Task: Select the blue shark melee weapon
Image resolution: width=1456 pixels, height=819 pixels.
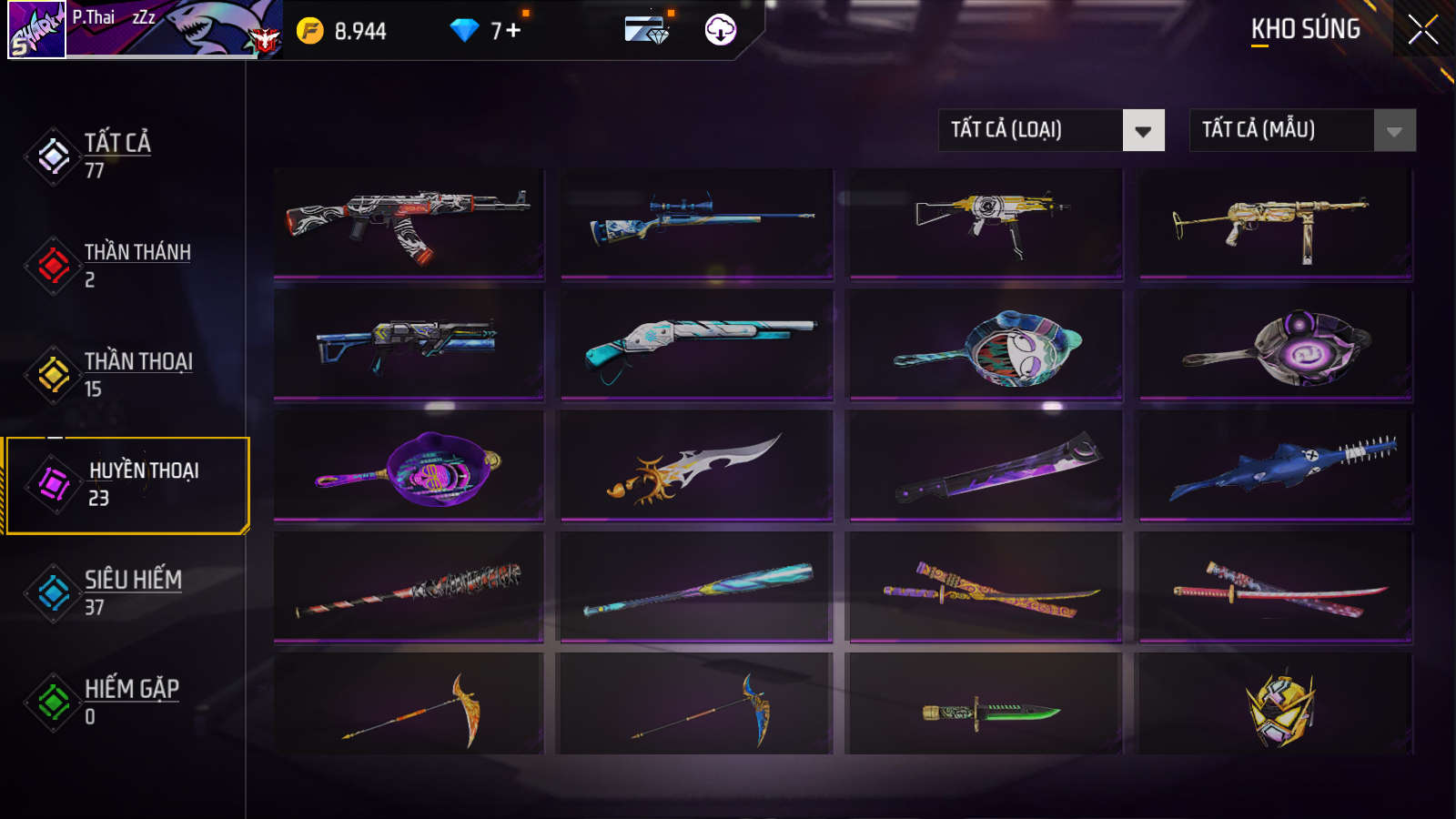Action: coord(1275,465)
